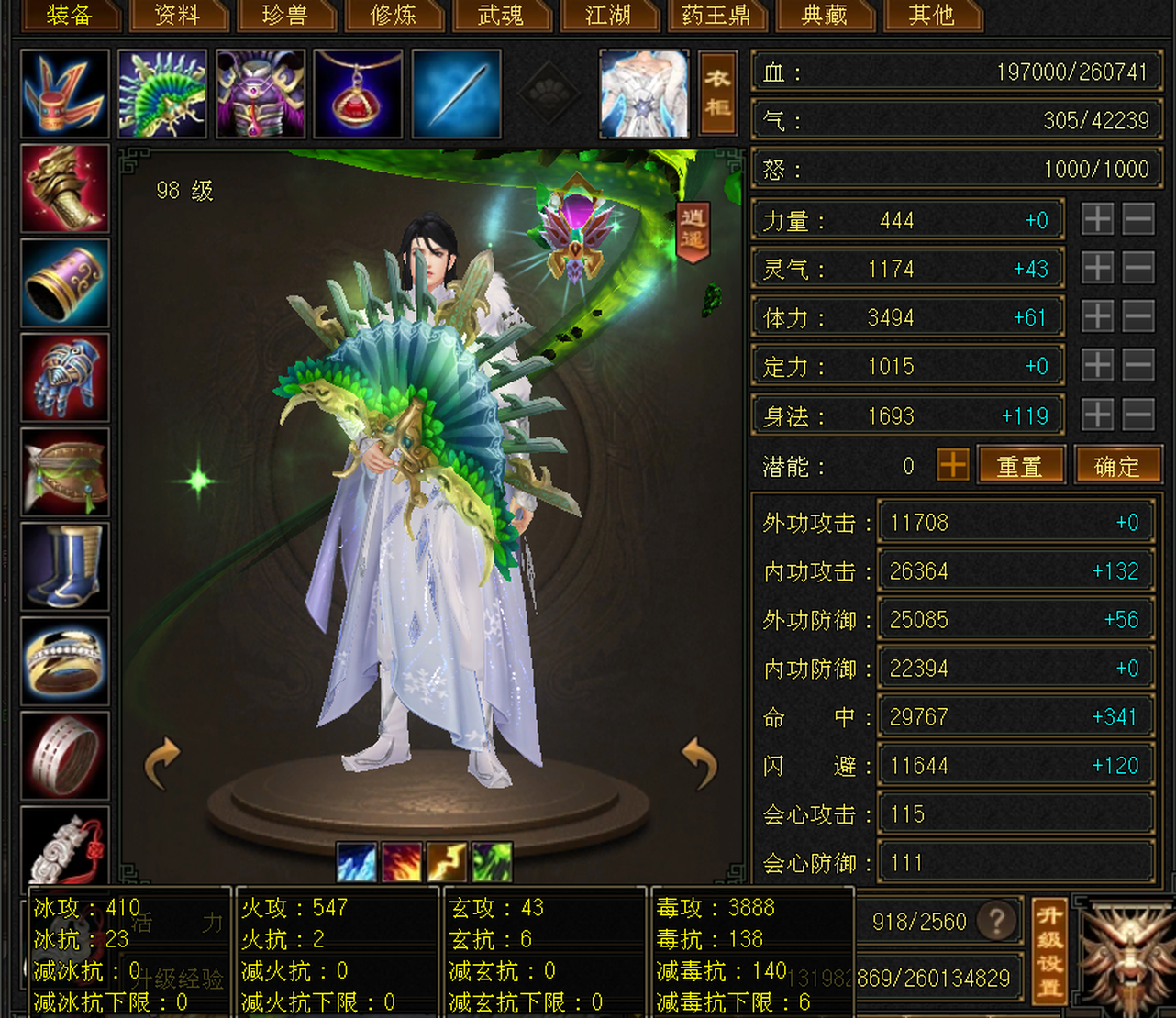Select the blue boots equipment slot

click(65, 566)
